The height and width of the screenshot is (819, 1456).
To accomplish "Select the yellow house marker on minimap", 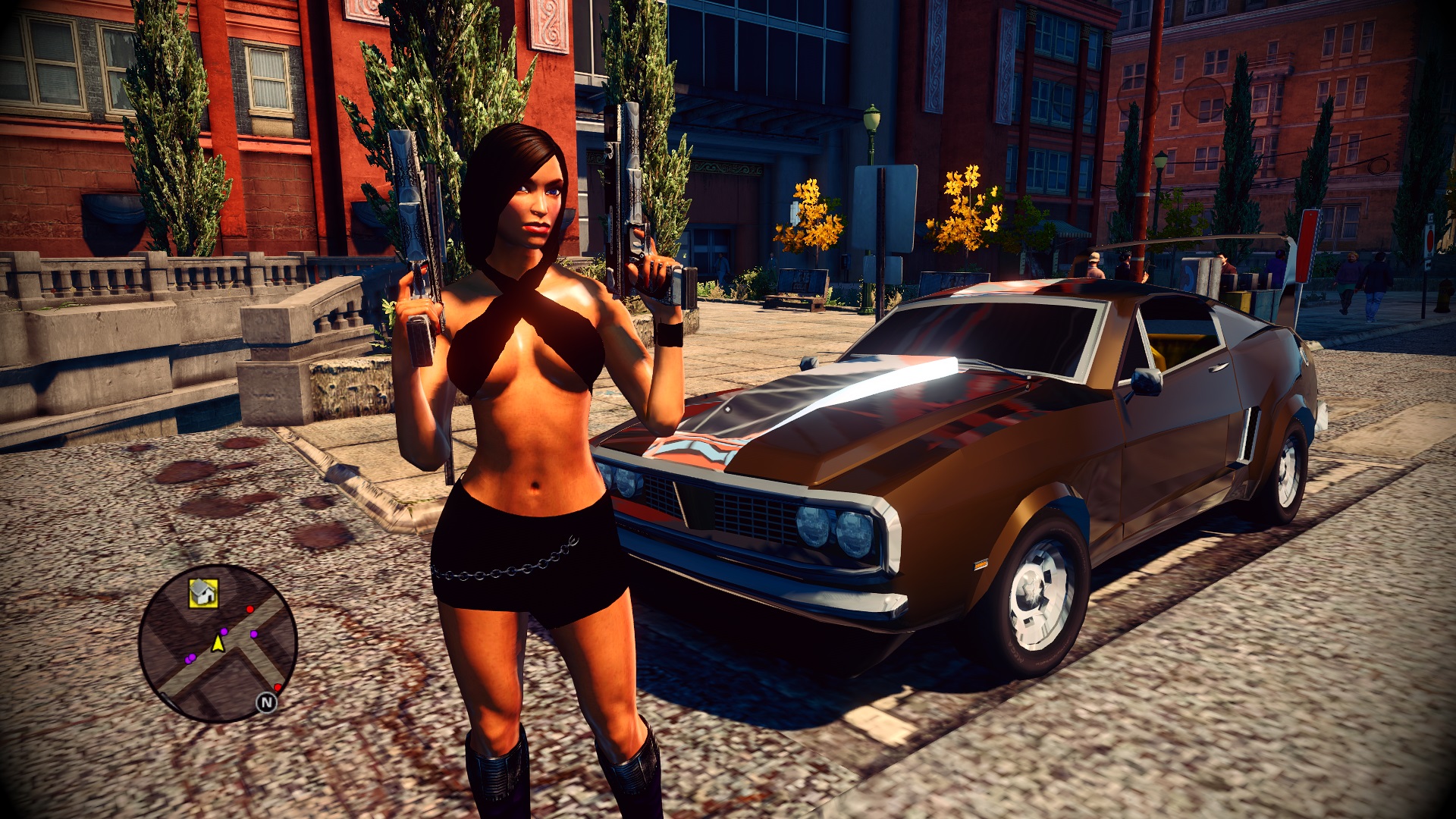I will click(203, 592).
